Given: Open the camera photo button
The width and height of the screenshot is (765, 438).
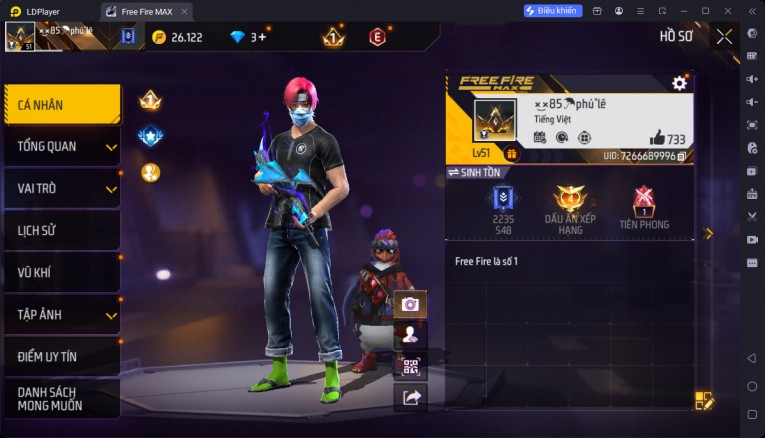Looking at the screenshot, I should [410, 304].
